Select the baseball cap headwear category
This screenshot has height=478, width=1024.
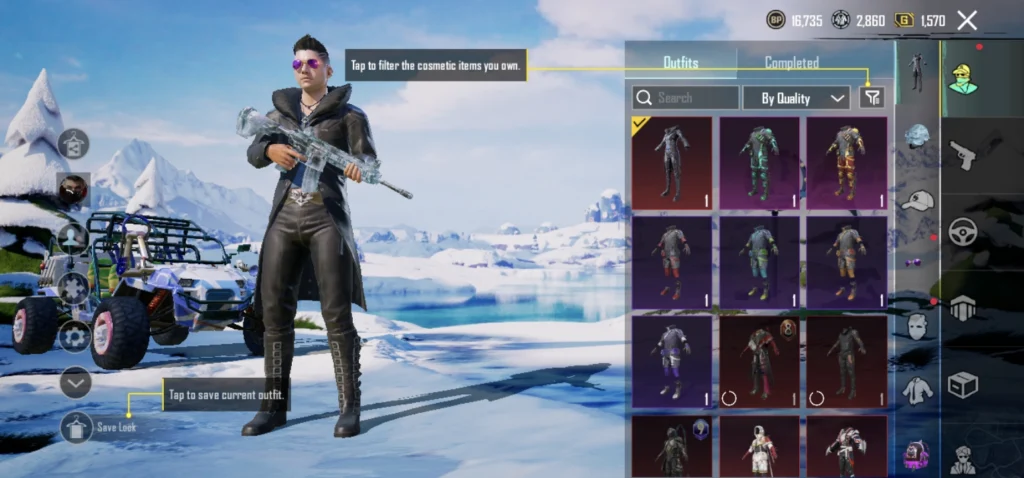[x=917, y=201]
